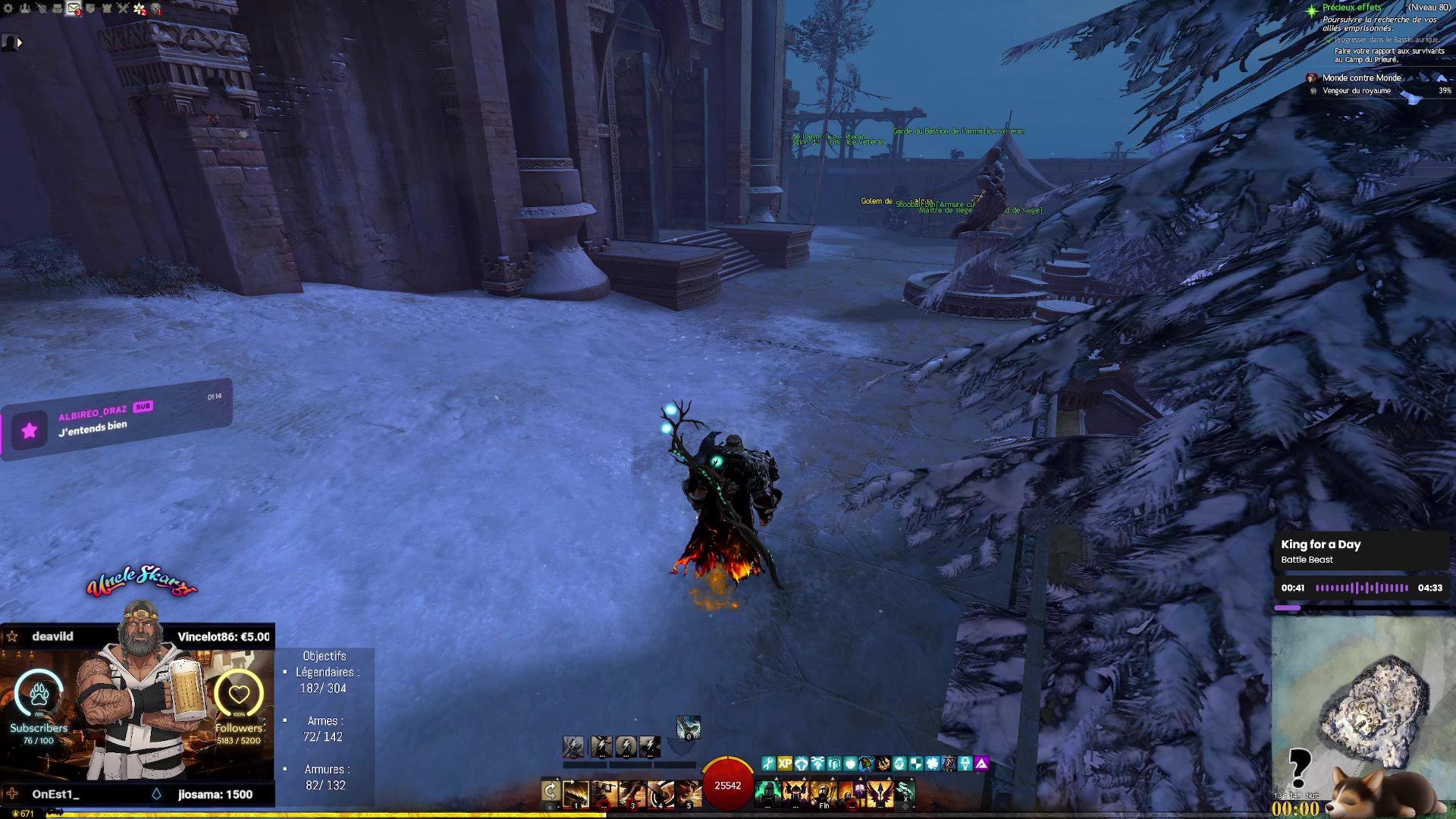Activate weapon skill 1
The height and width of the screenshot is (819, 1456).
576,793
